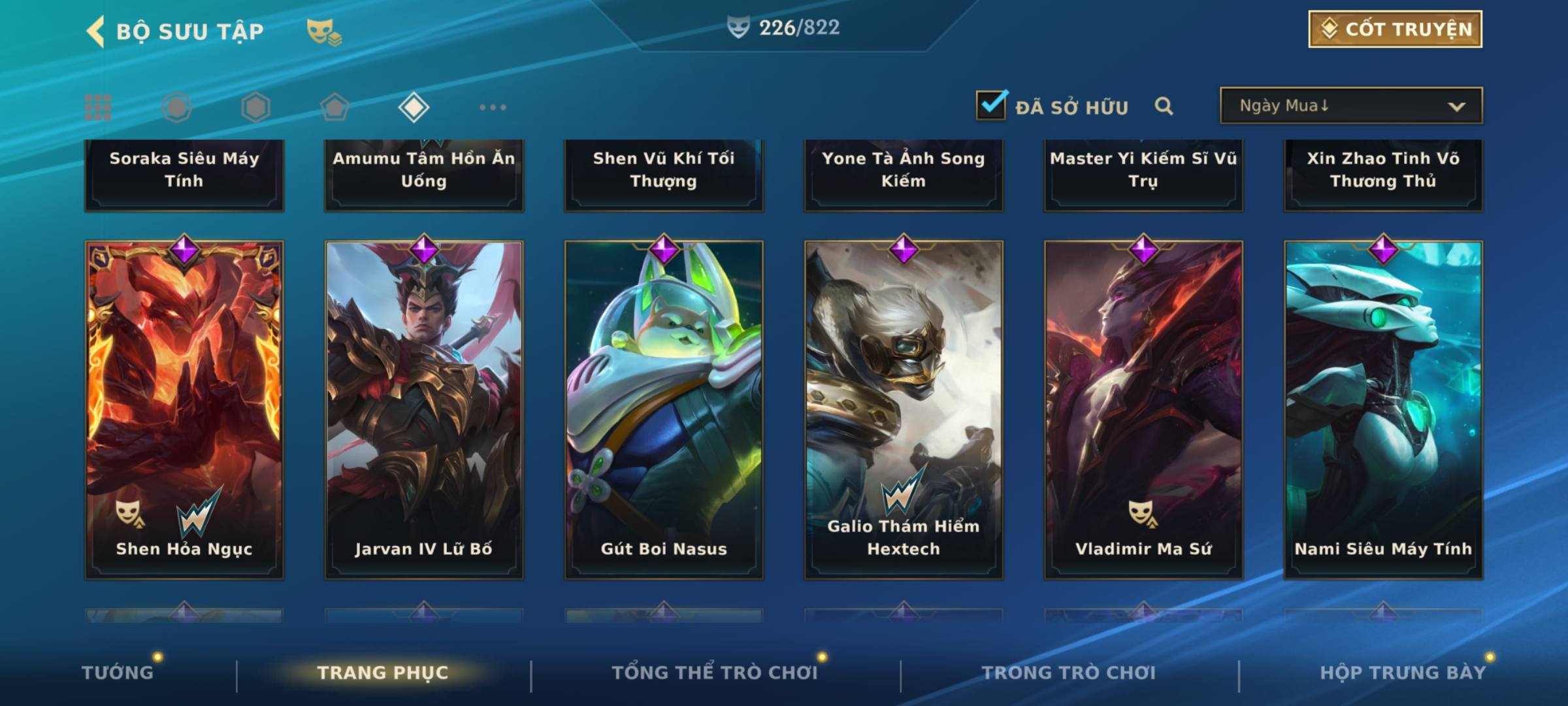Go back from Bộ Sưu Tập screen
Image resolution: width=1568 pixels, height=706 pixels.
(95, 31)
